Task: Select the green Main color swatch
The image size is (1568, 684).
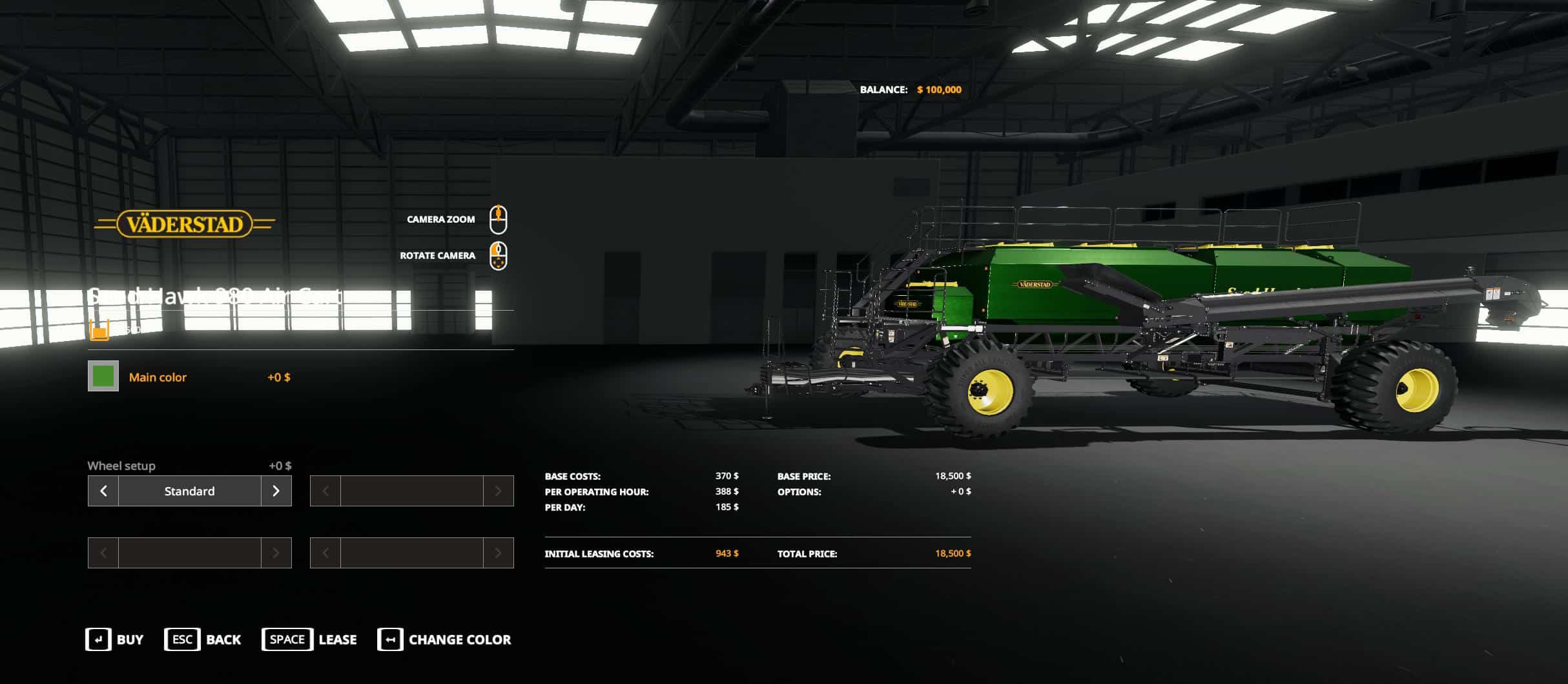Action: (x=103, y=377)
